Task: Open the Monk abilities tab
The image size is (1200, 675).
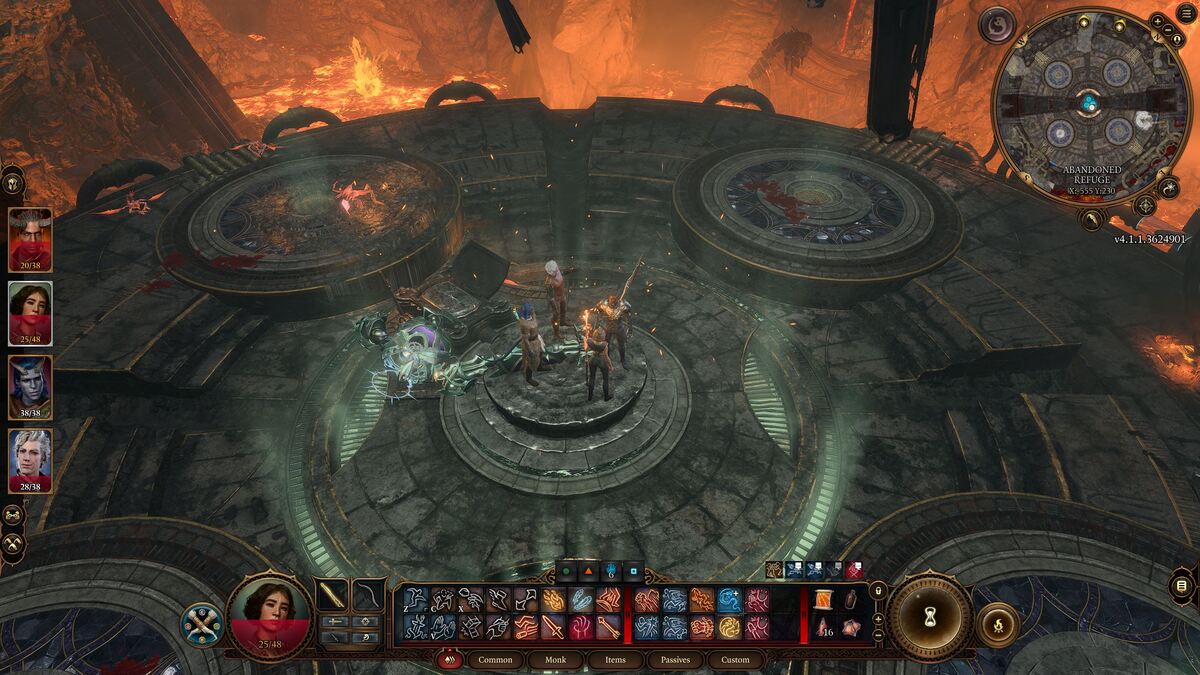Action: [x=555, y=660]
